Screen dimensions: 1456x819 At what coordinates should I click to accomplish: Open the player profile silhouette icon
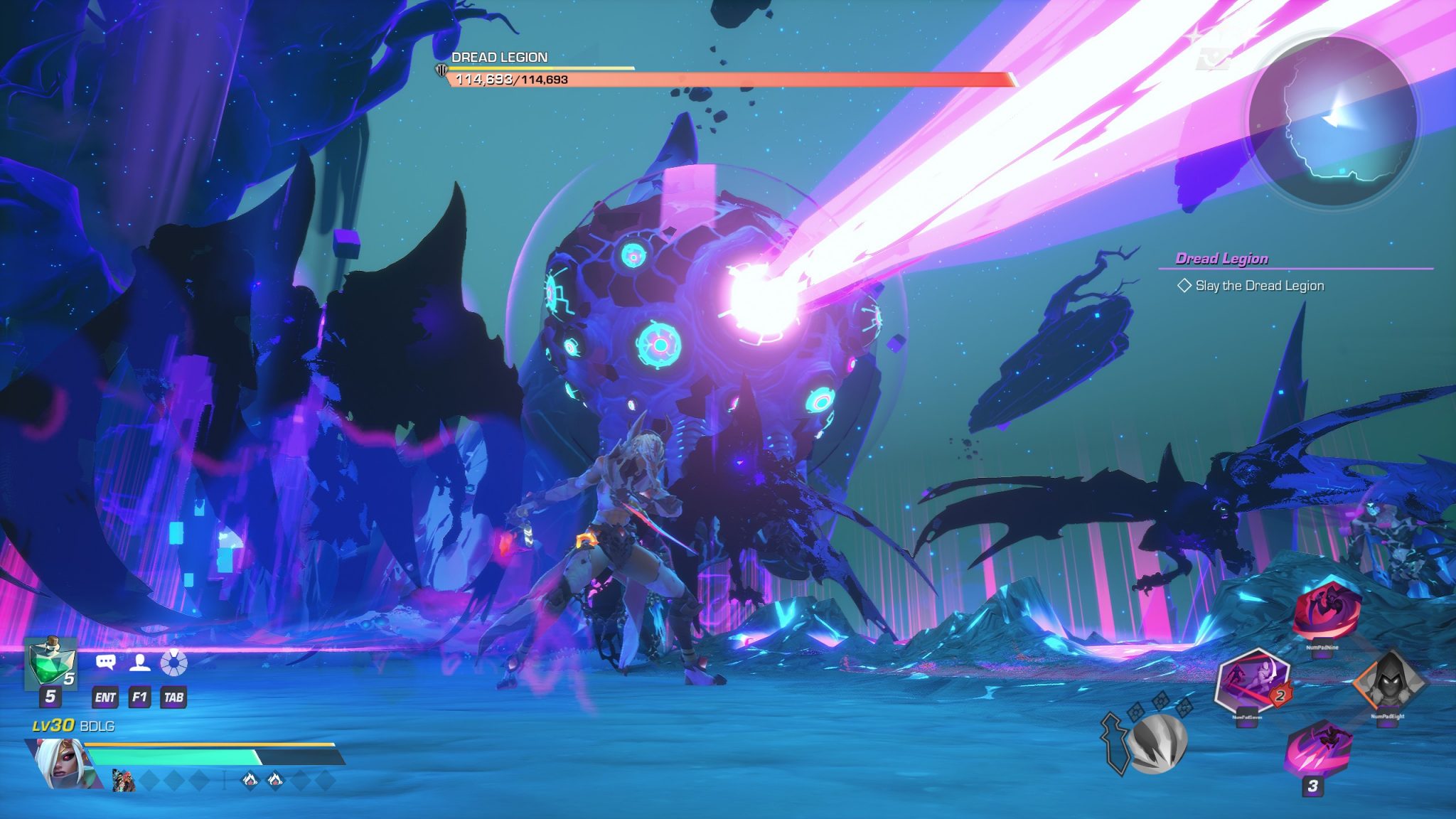coord(140,663)
